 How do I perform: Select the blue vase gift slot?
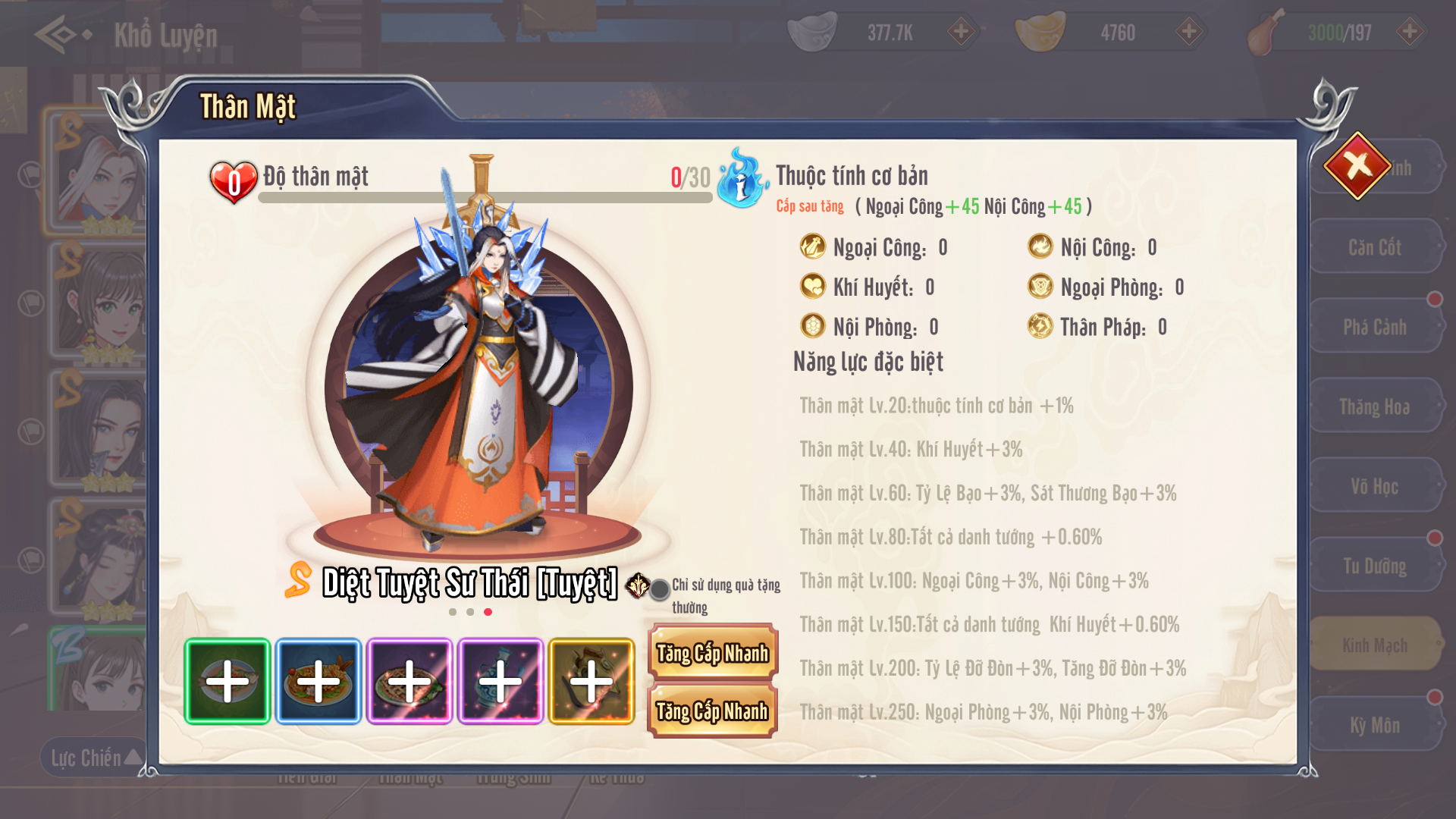(x=500, y=681)
